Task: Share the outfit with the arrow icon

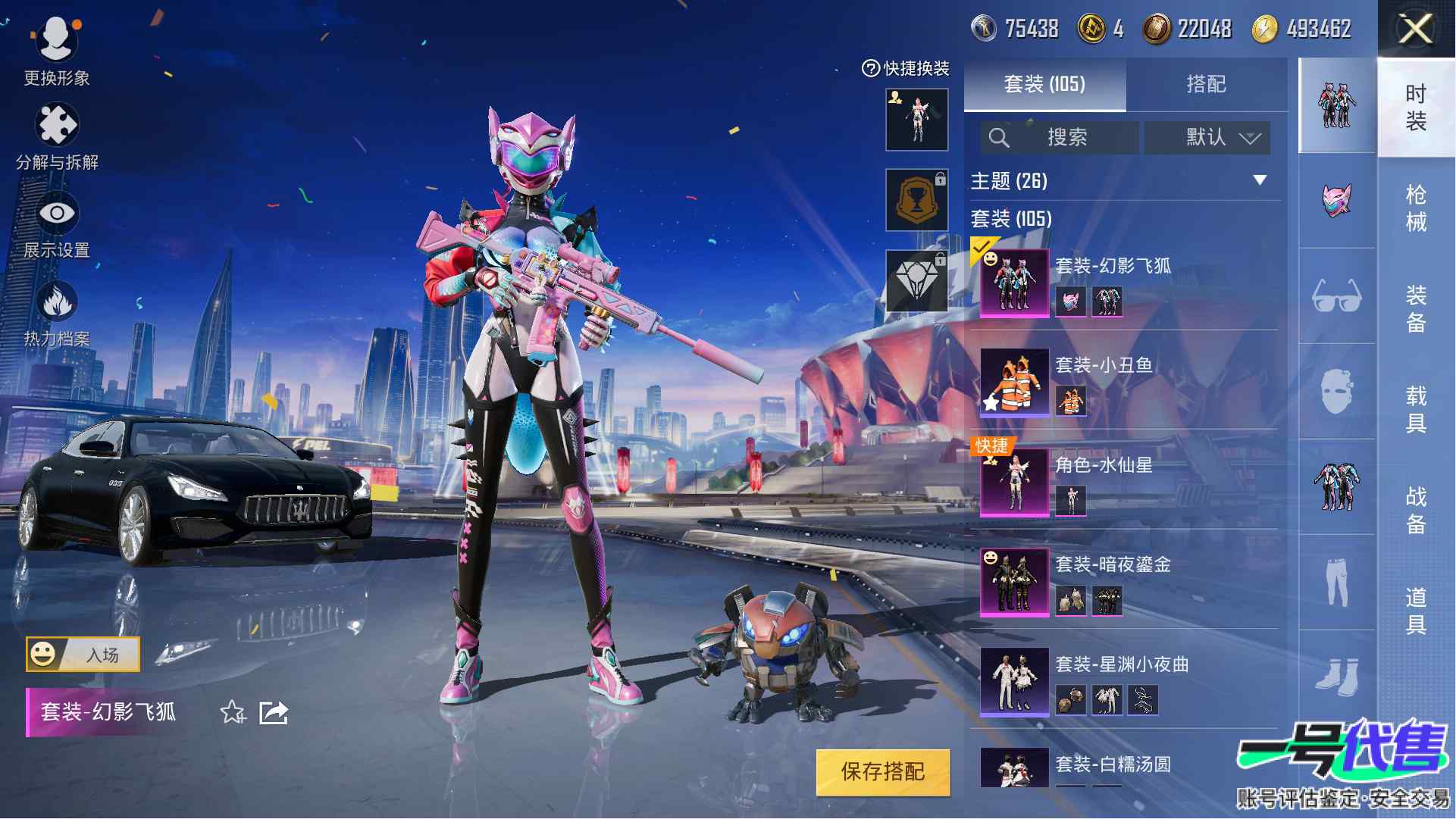Action: [x=274, y=712]
